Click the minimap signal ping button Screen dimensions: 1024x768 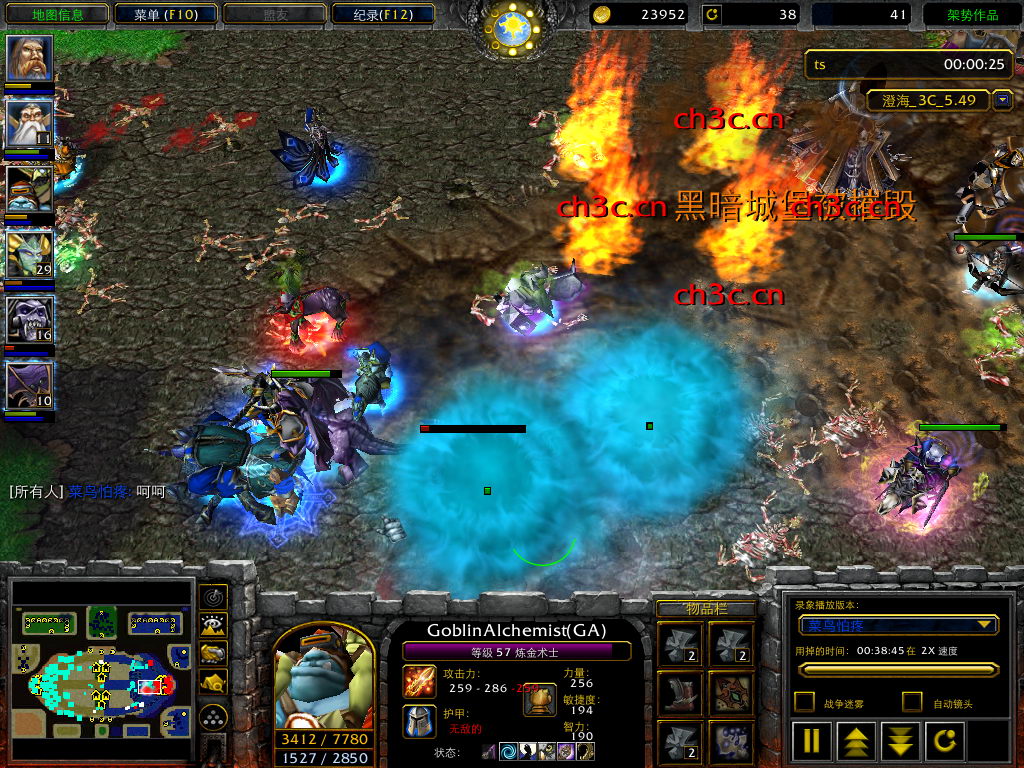point(213,597)
